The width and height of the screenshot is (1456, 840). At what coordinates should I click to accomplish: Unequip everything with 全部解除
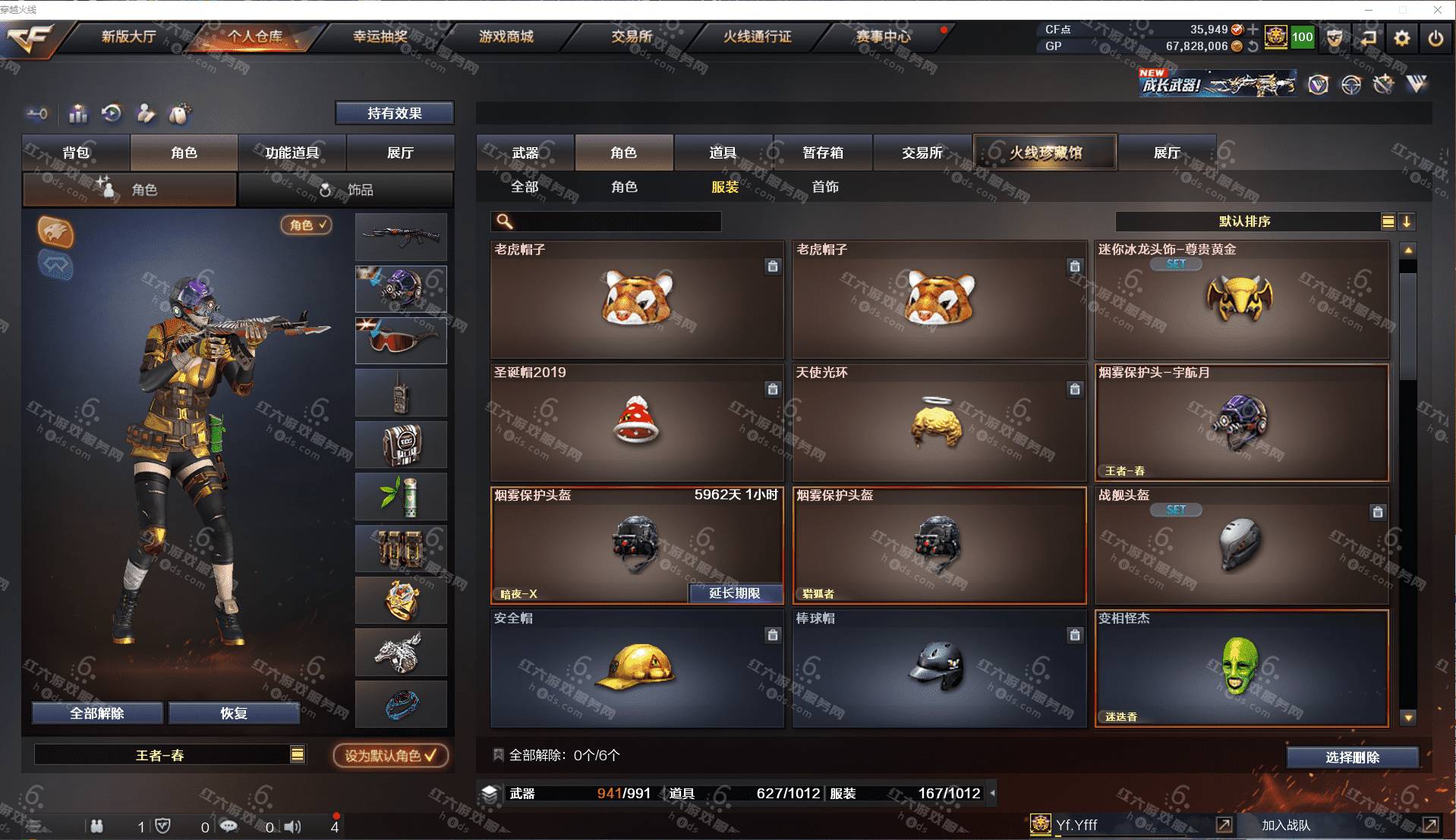click(x=97, y=713)
